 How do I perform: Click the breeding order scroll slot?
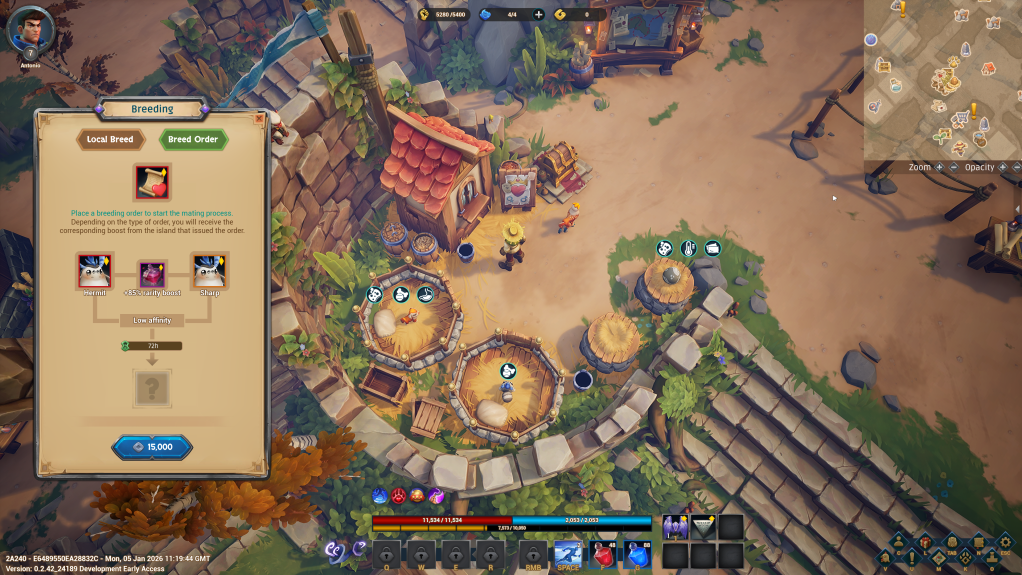[x=152, y=183]
